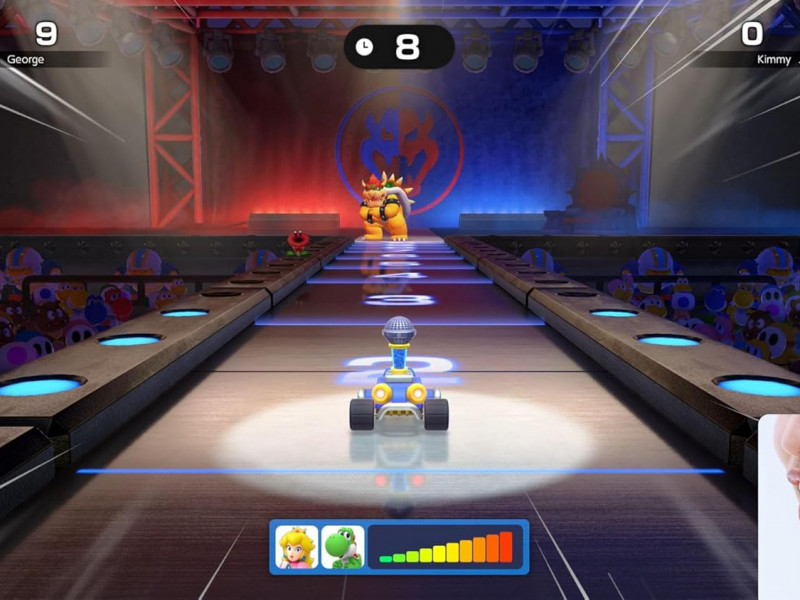Select the Yoshi character portrait

click(343, 547)
